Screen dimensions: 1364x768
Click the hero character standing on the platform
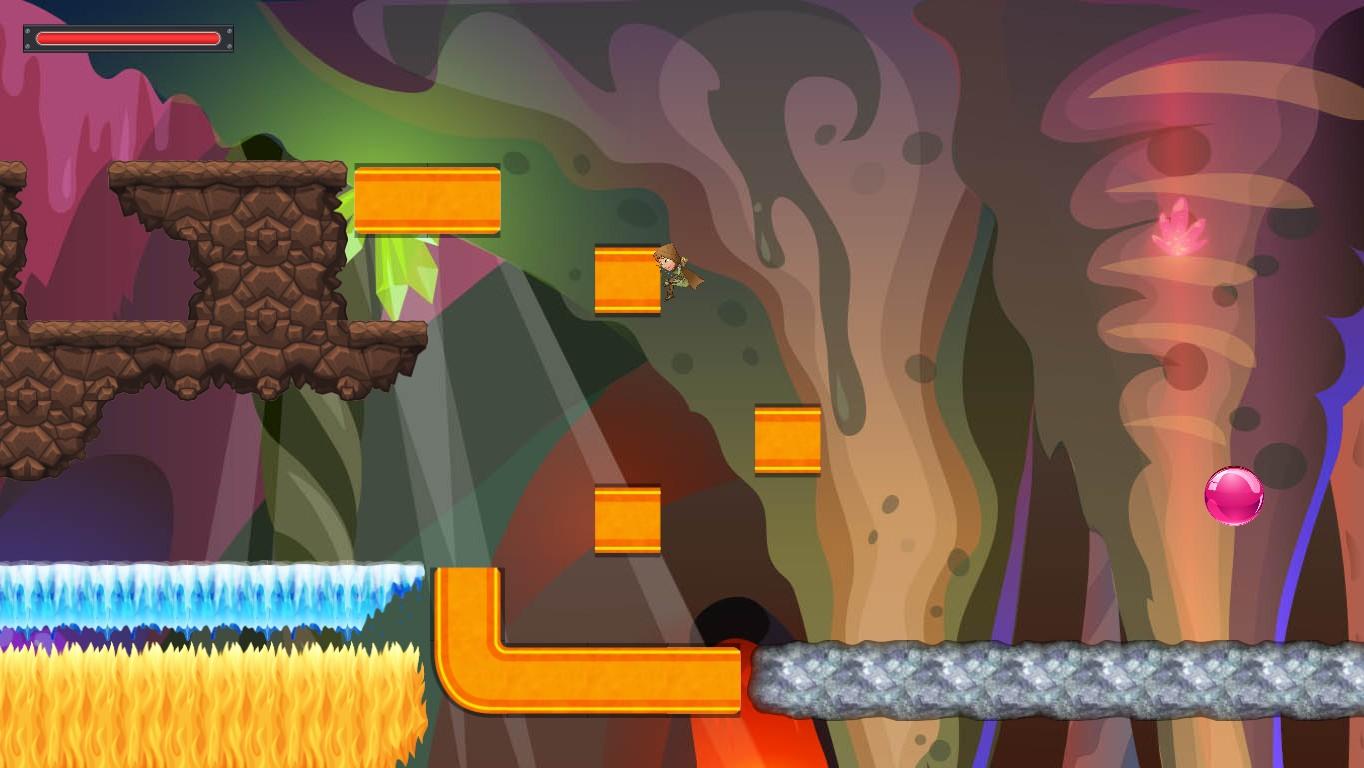[672, 275]
